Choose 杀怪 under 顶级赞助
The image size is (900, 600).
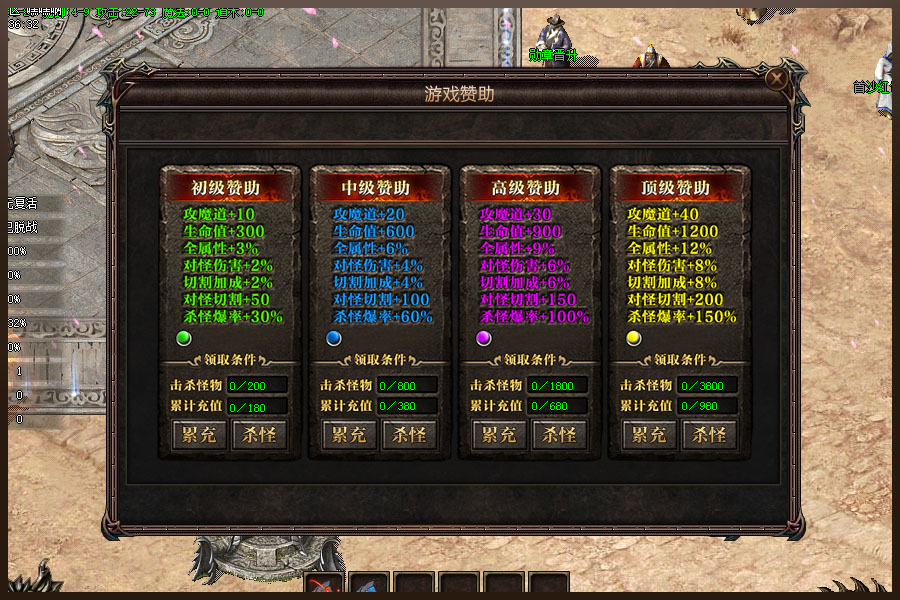pos(709,435)
